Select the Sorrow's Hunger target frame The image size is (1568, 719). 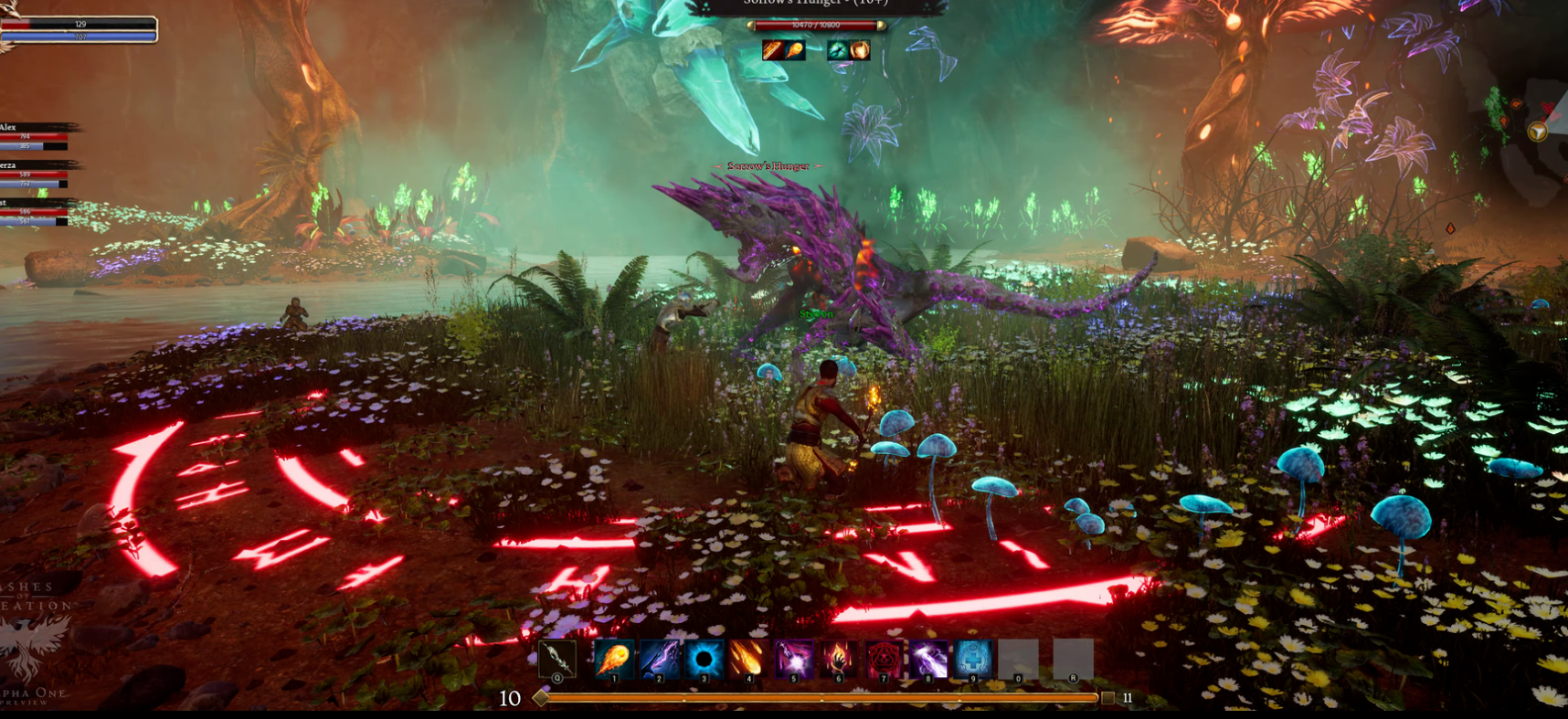tap(816, 25)
